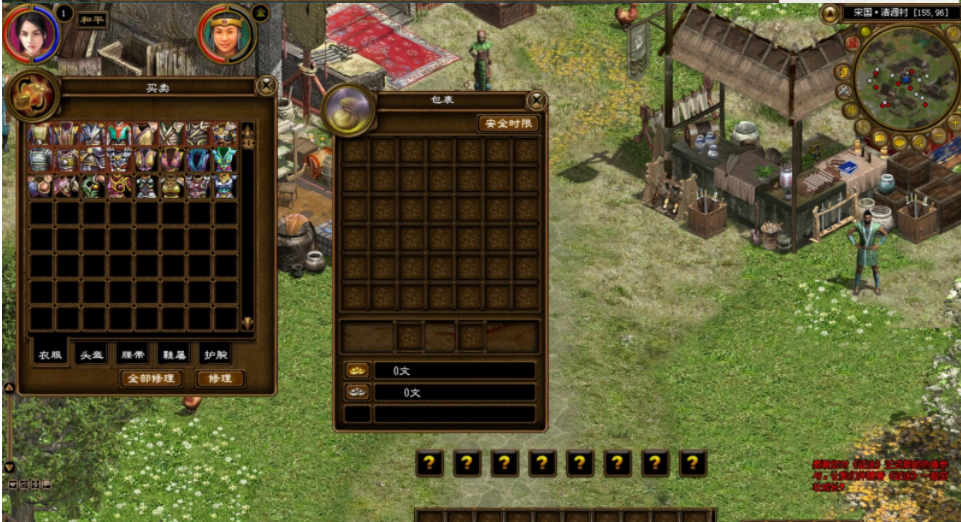Toggle the 和平 peace mode button
This screenshot has height=522, width=961.
coord(92,19)
